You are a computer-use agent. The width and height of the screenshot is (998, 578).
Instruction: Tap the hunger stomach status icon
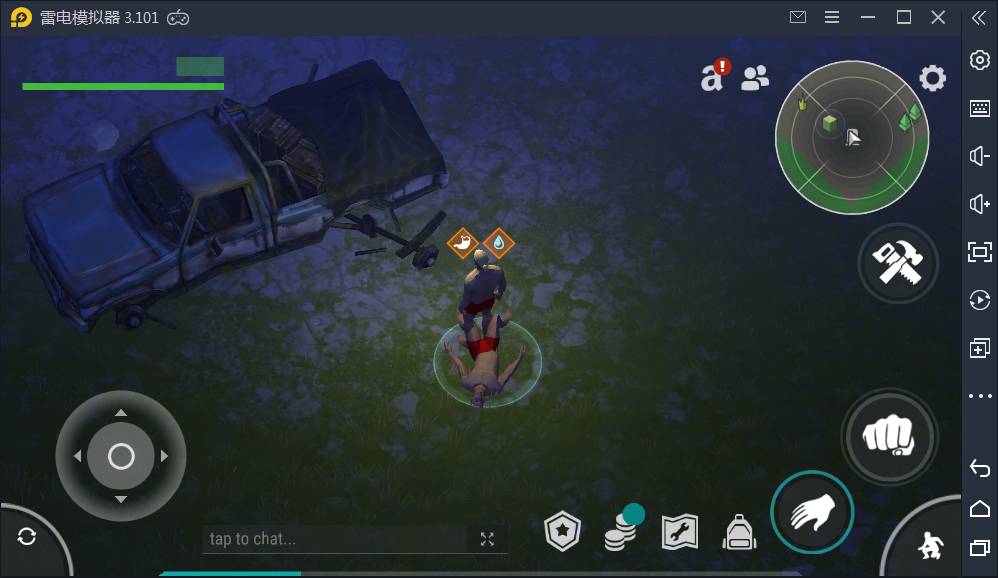pos(462,242)
